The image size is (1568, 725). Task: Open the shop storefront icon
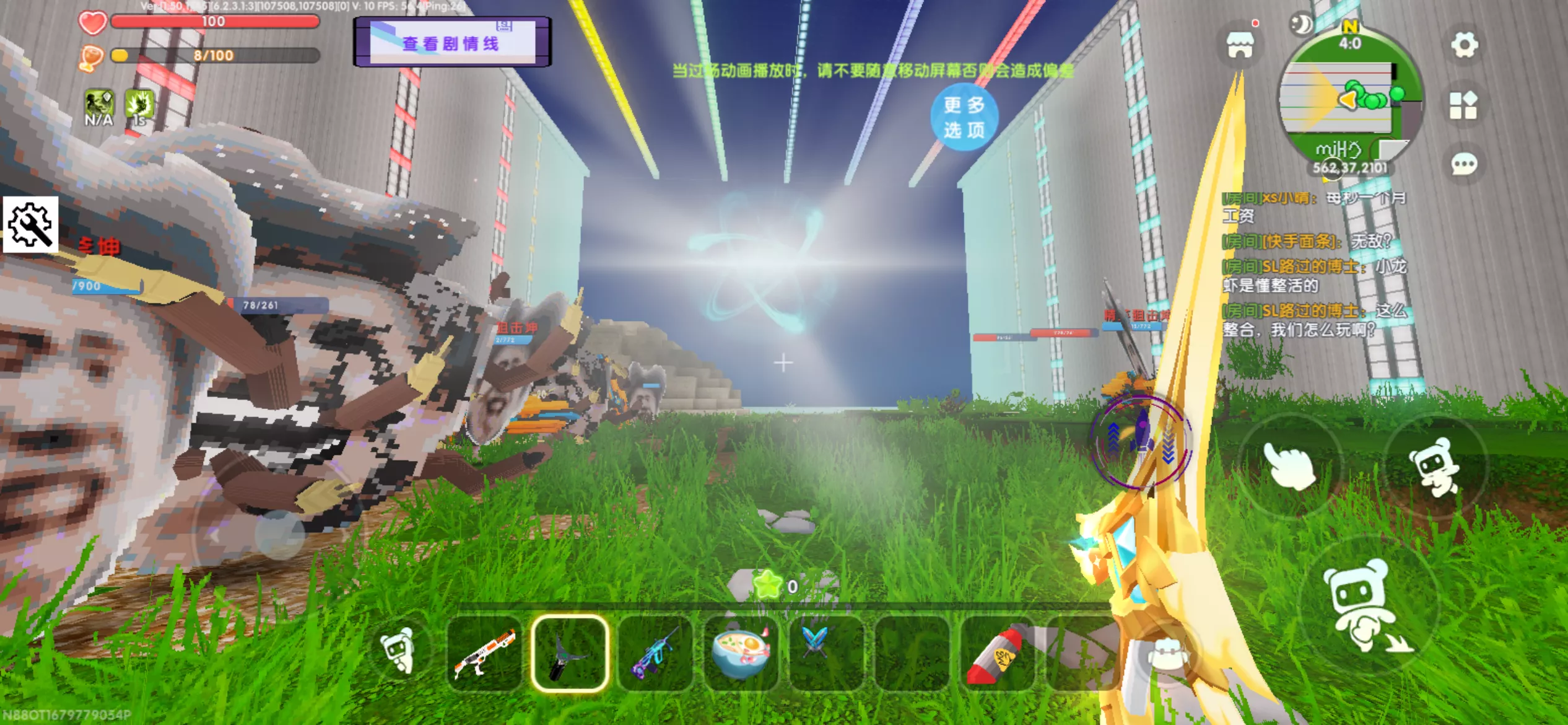point(1240,45)
